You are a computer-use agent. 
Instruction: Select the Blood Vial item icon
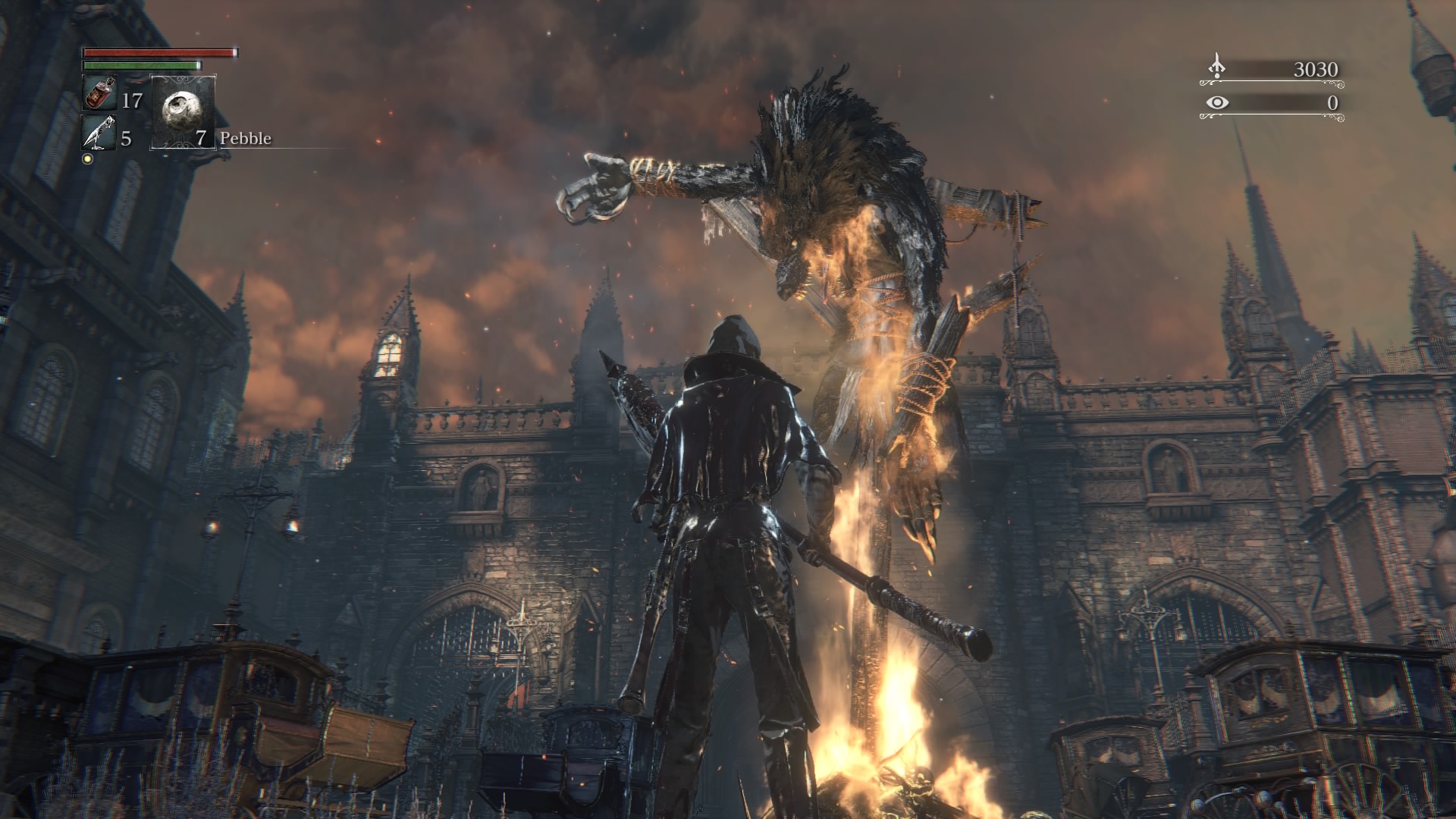(x=99, y=94)
